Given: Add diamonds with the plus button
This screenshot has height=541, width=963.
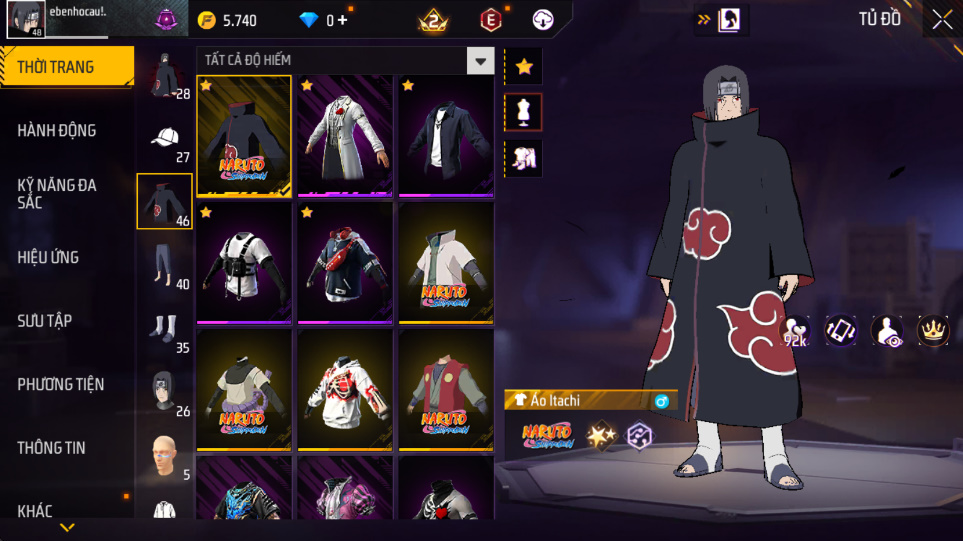Looking at the screenshot, I should [343, 20].
